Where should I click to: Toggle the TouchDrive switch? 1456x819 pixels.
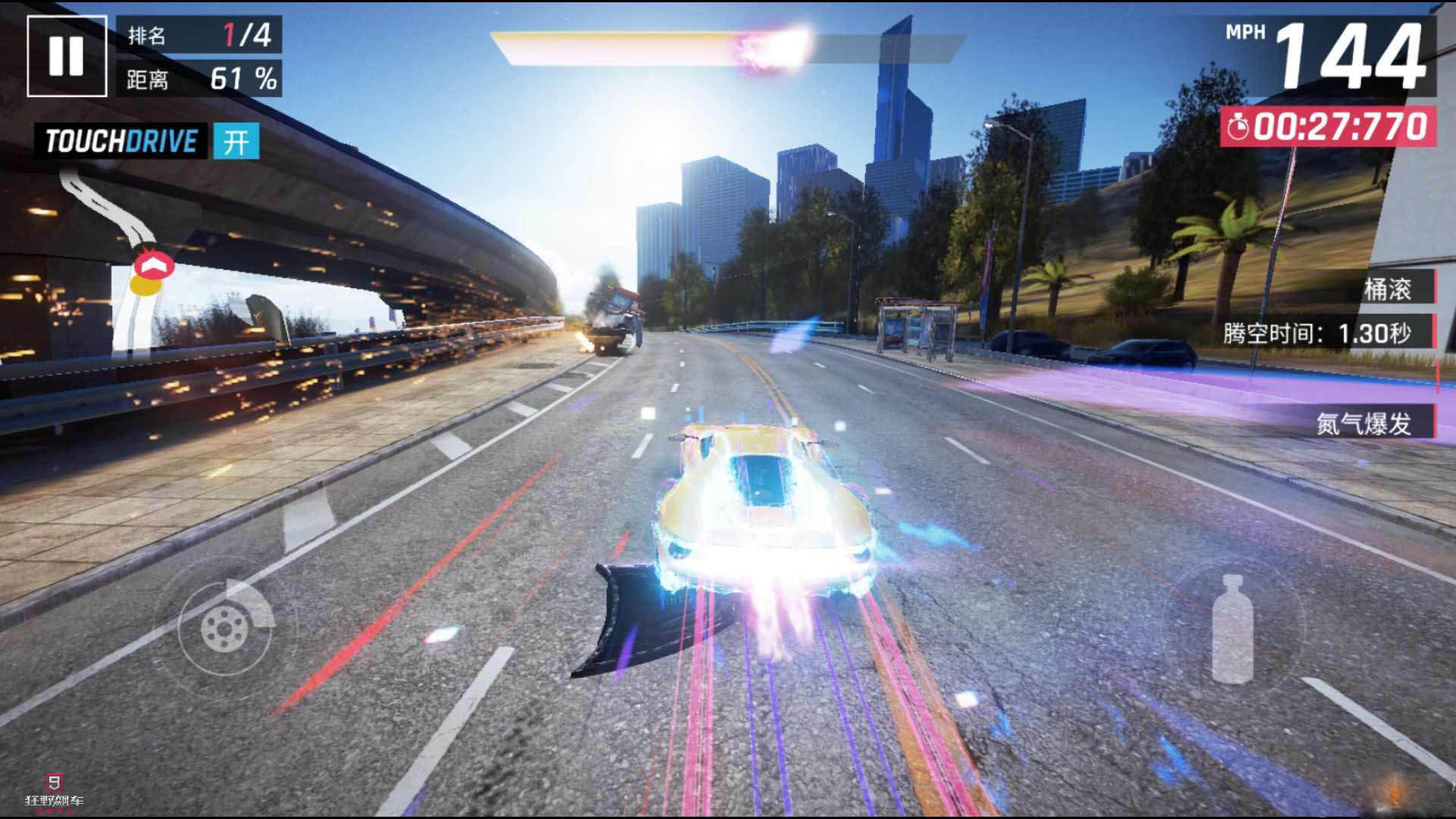click(236, 142)
